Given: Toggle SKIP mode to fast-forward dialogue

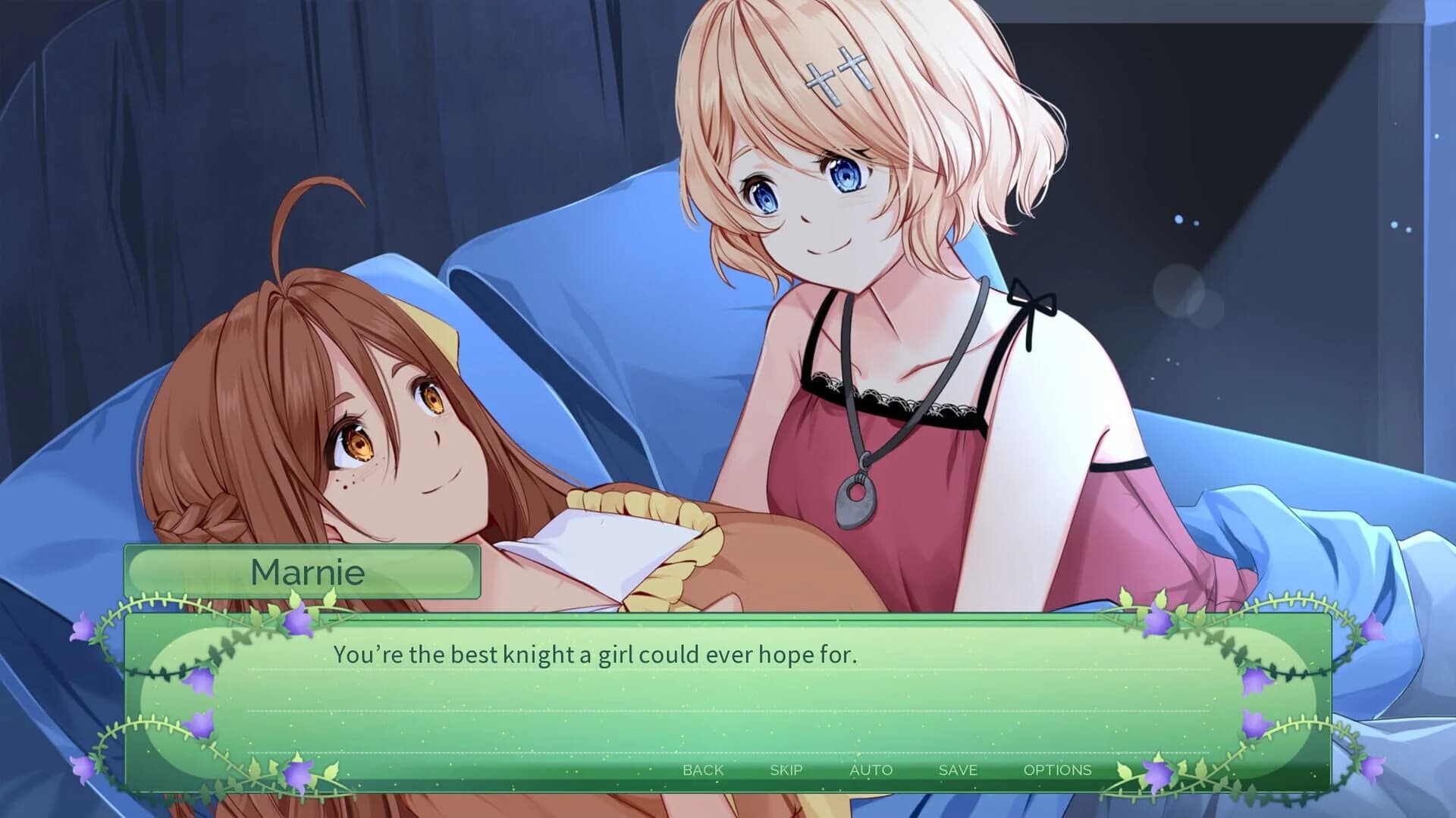Looking at the screenshot, I should [x=786, y=770].
